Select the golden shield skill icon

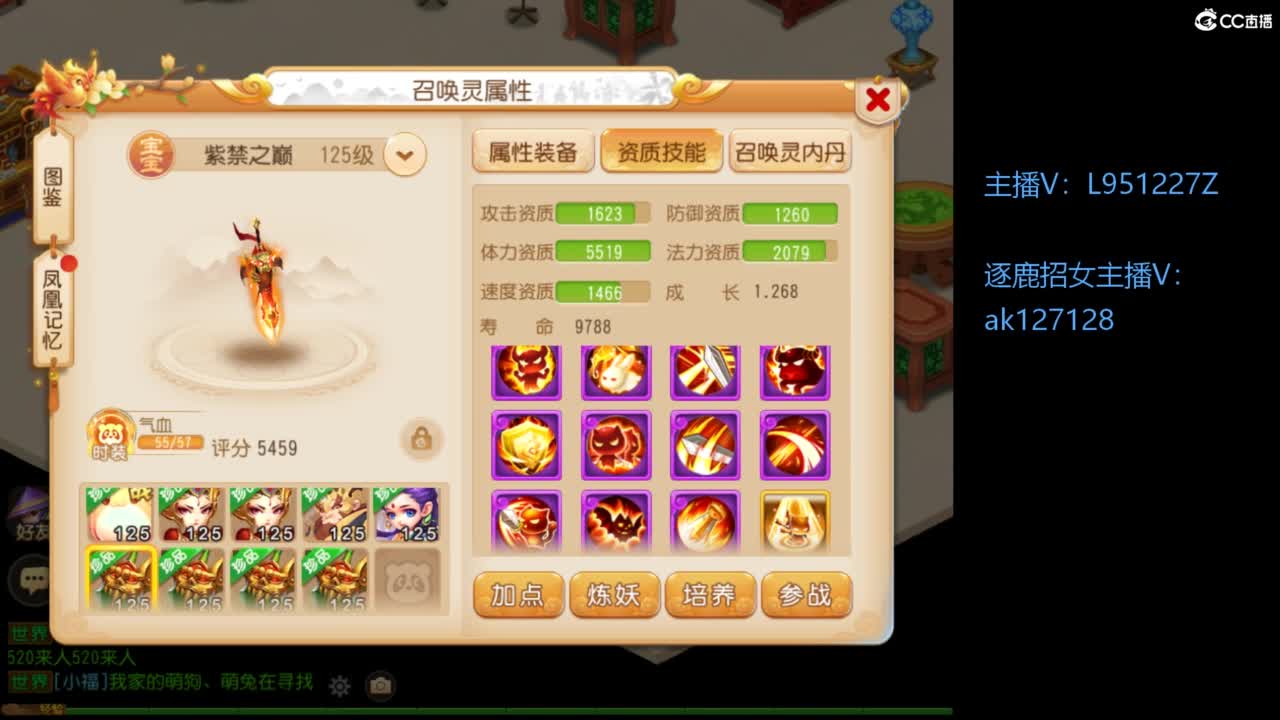click(527, 445)
